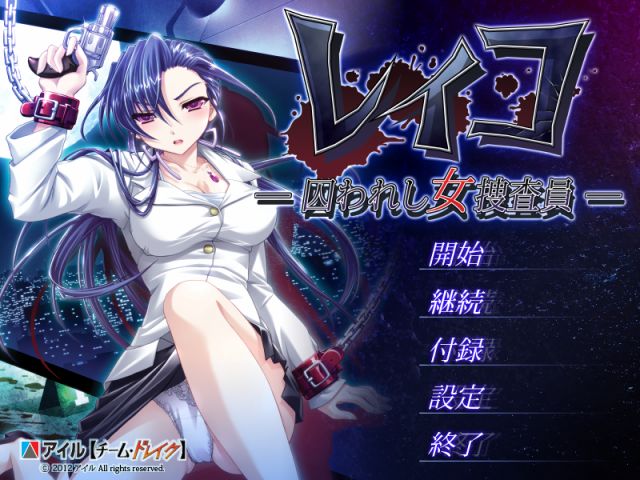The height and width of the screenshot is (480, 640).
Task: Continue a saved game via 継続
Action: coord(456,301)
